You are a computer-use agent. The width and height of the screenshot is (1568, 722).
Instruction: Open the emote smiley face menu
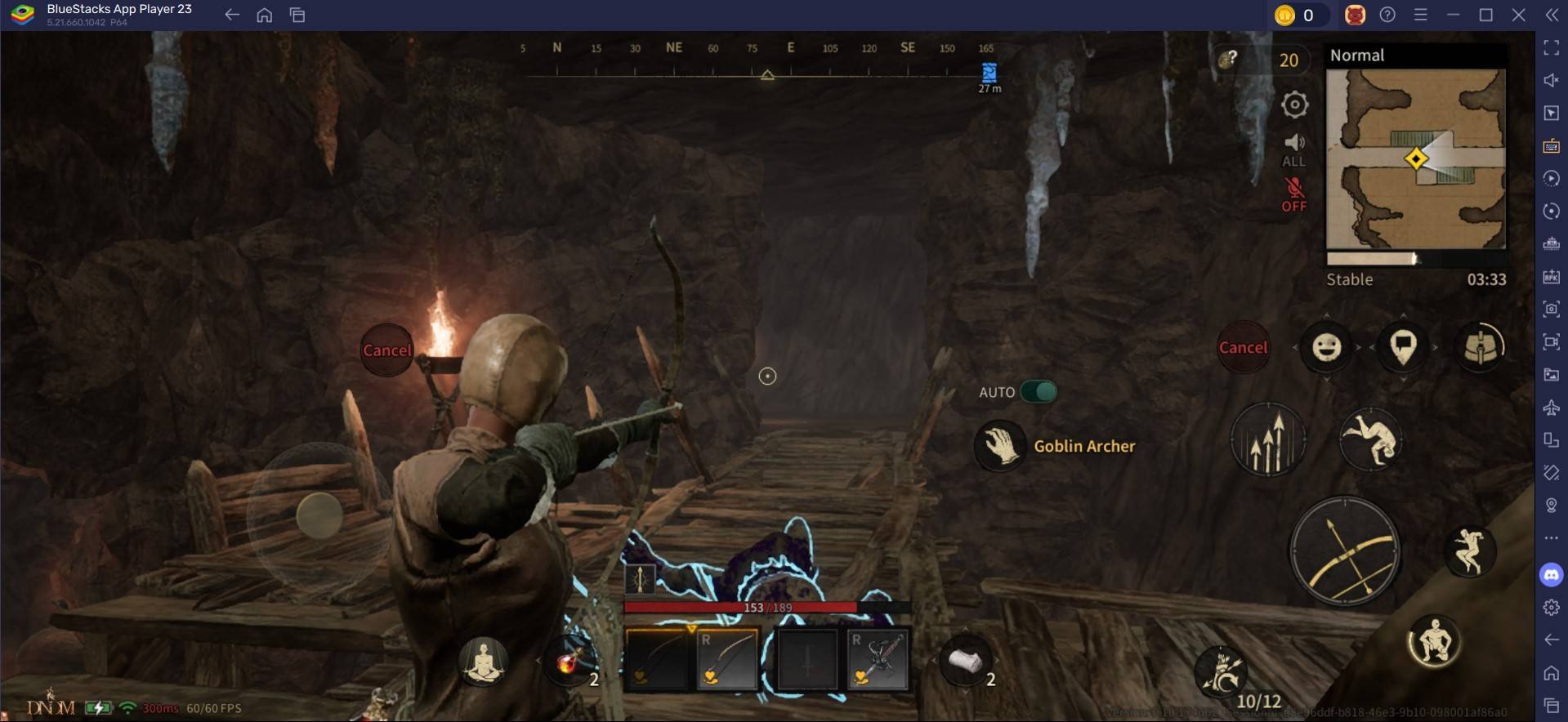click(1326, 348)
